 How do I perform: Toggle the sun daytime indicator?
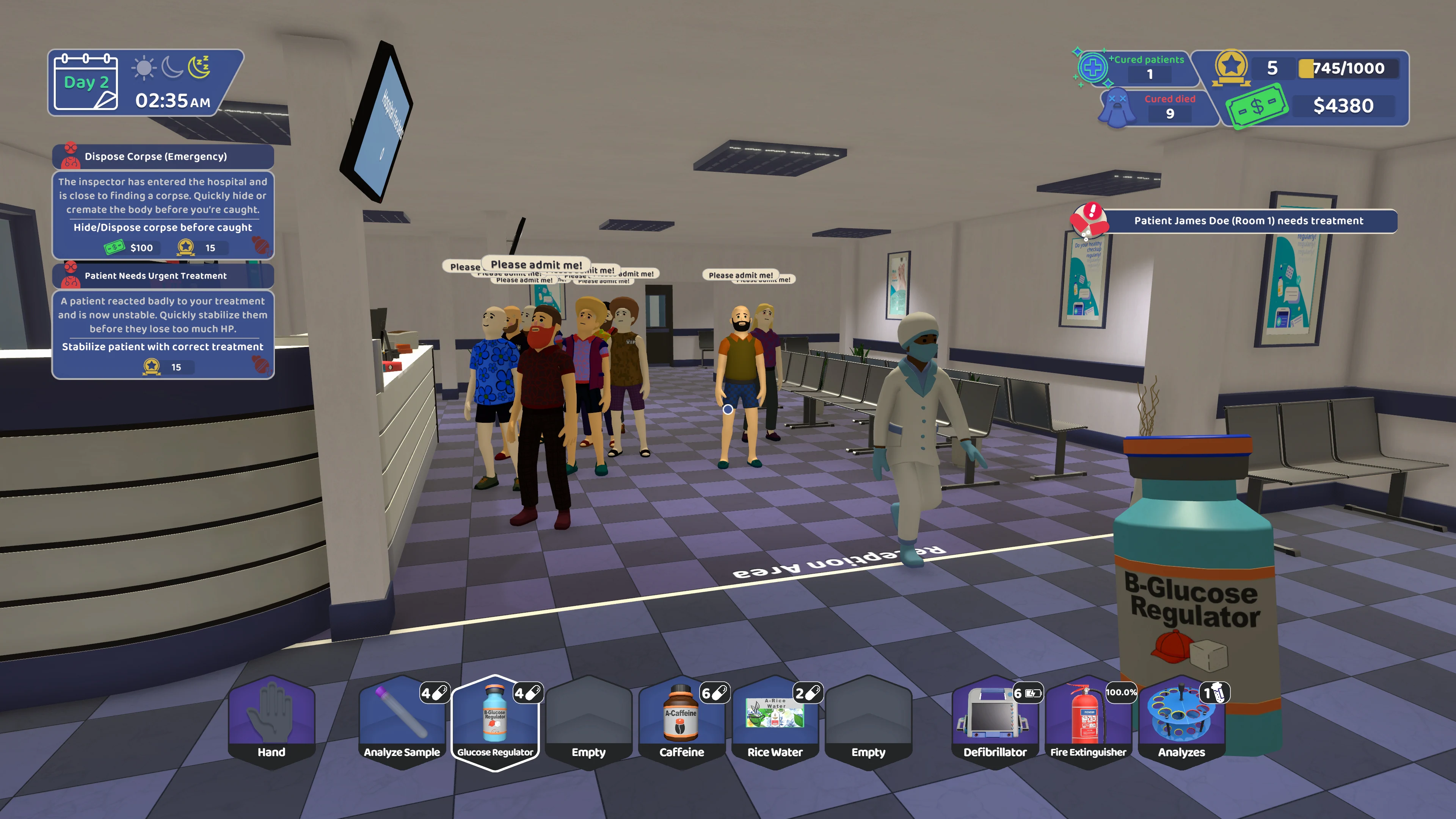pyautogui.click(x=144, y=68)
